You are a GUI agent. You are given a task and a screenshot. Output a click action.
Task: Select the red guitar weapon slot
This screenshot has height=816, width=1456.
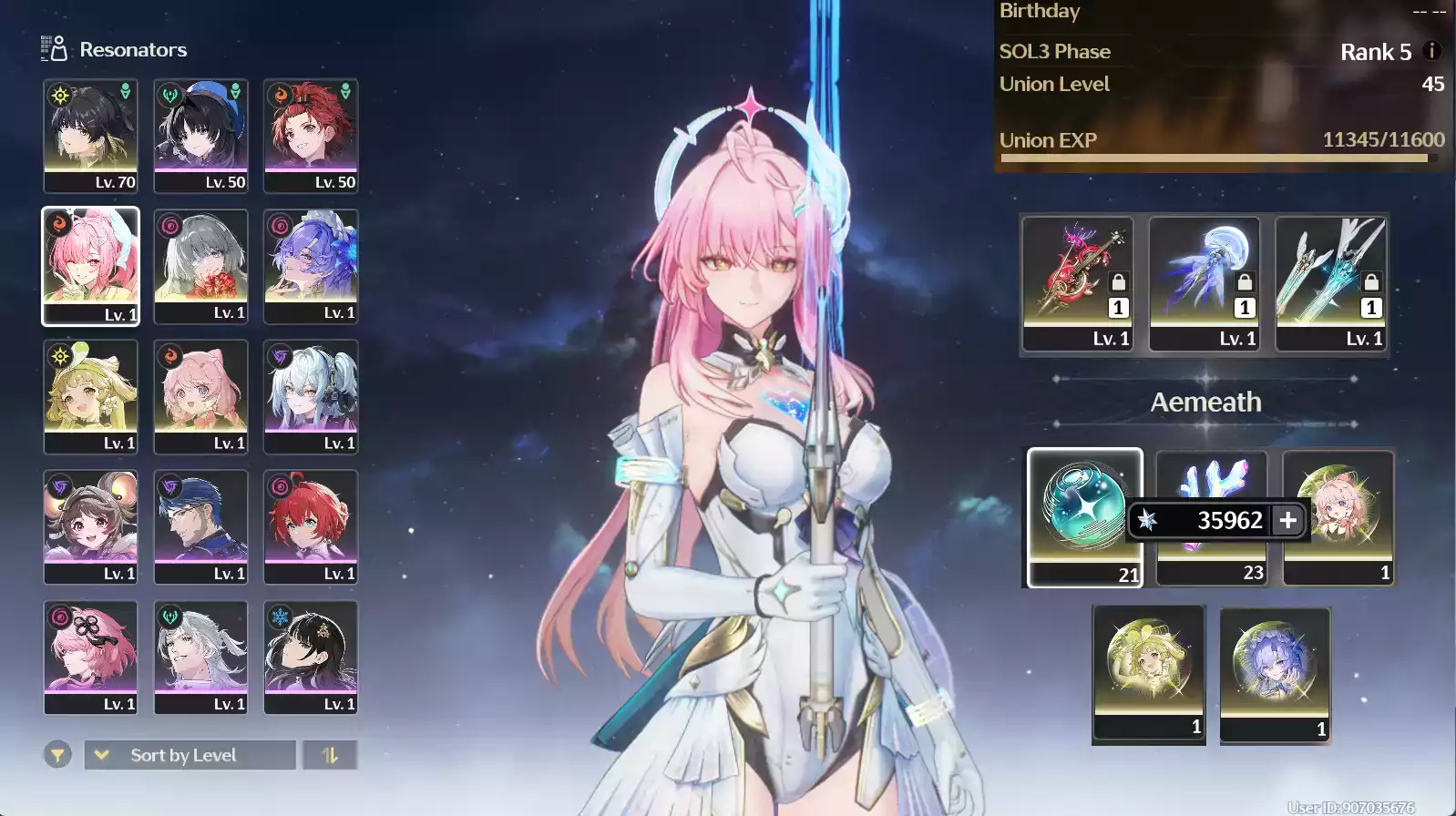coord(1078,282)
